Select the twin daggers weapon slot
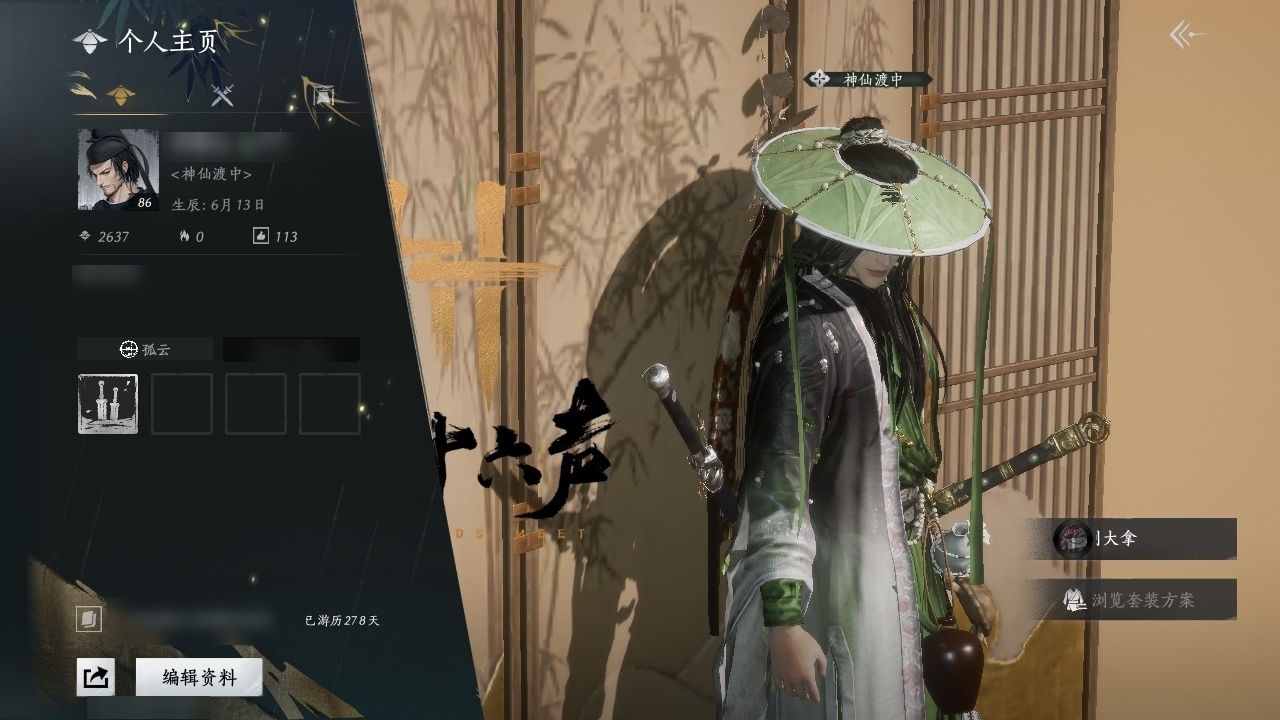The height and width of the screenshot is (720, 1280). click(x=108, y=404)
